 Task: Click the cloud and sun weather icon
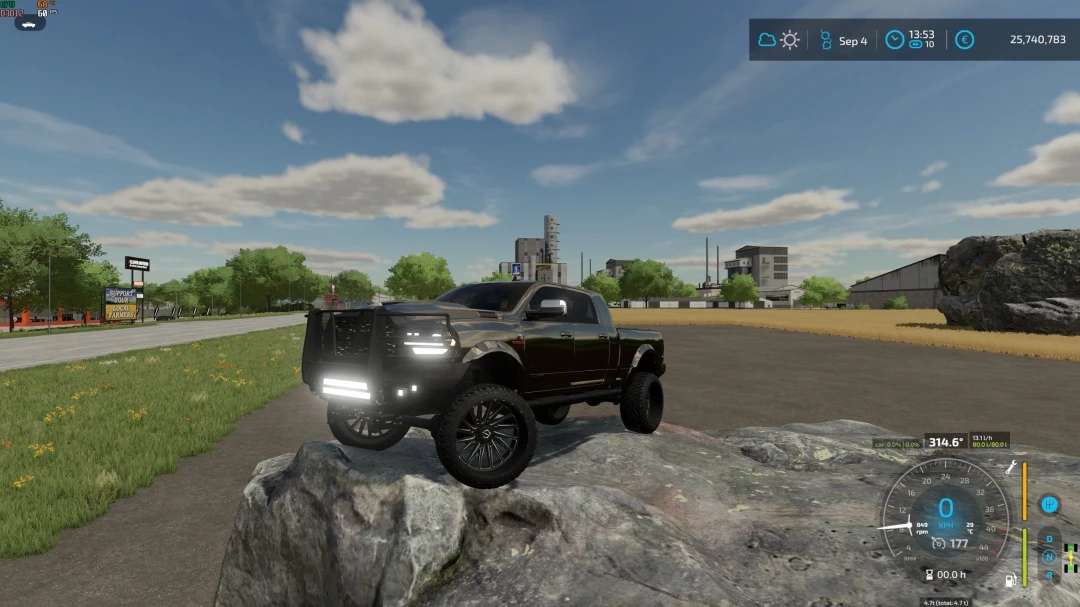coord(779,40)
